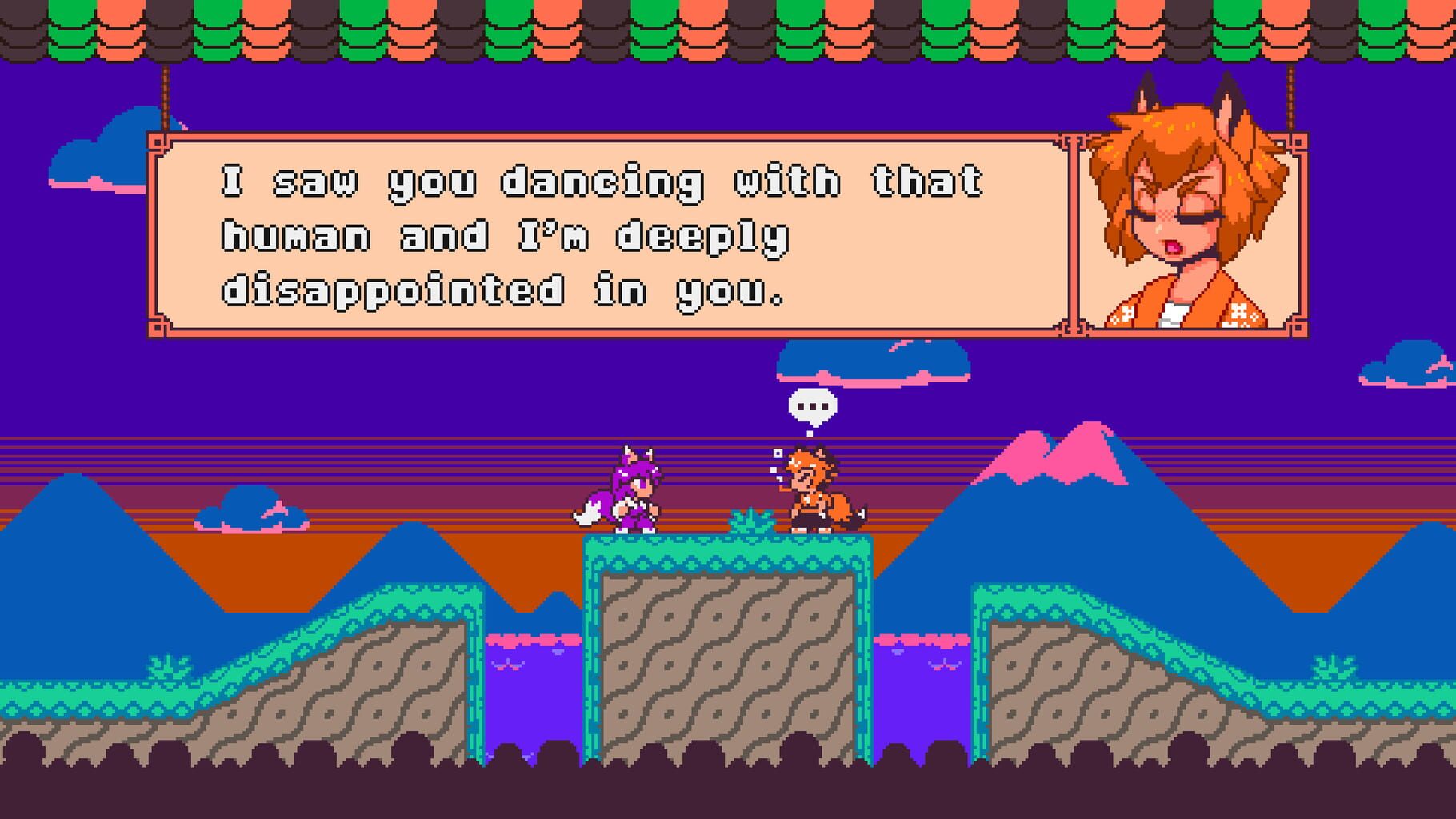Click the fluffy purple fox tail
This screenshot has height=819, width=1456.
pos(588,508)
